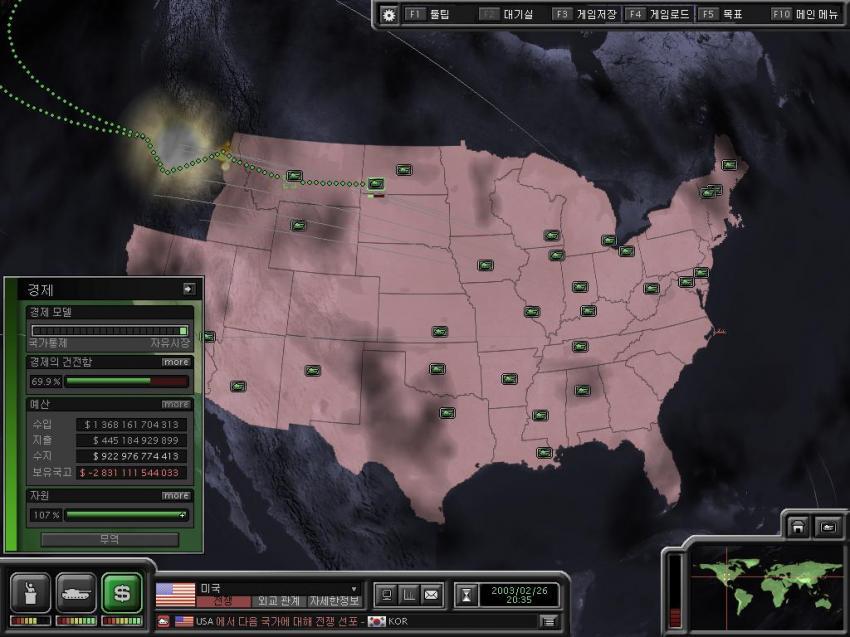Click the gear settings icon
The height and width of the screenshot is (637, 850).
click(x=389, y=15)
